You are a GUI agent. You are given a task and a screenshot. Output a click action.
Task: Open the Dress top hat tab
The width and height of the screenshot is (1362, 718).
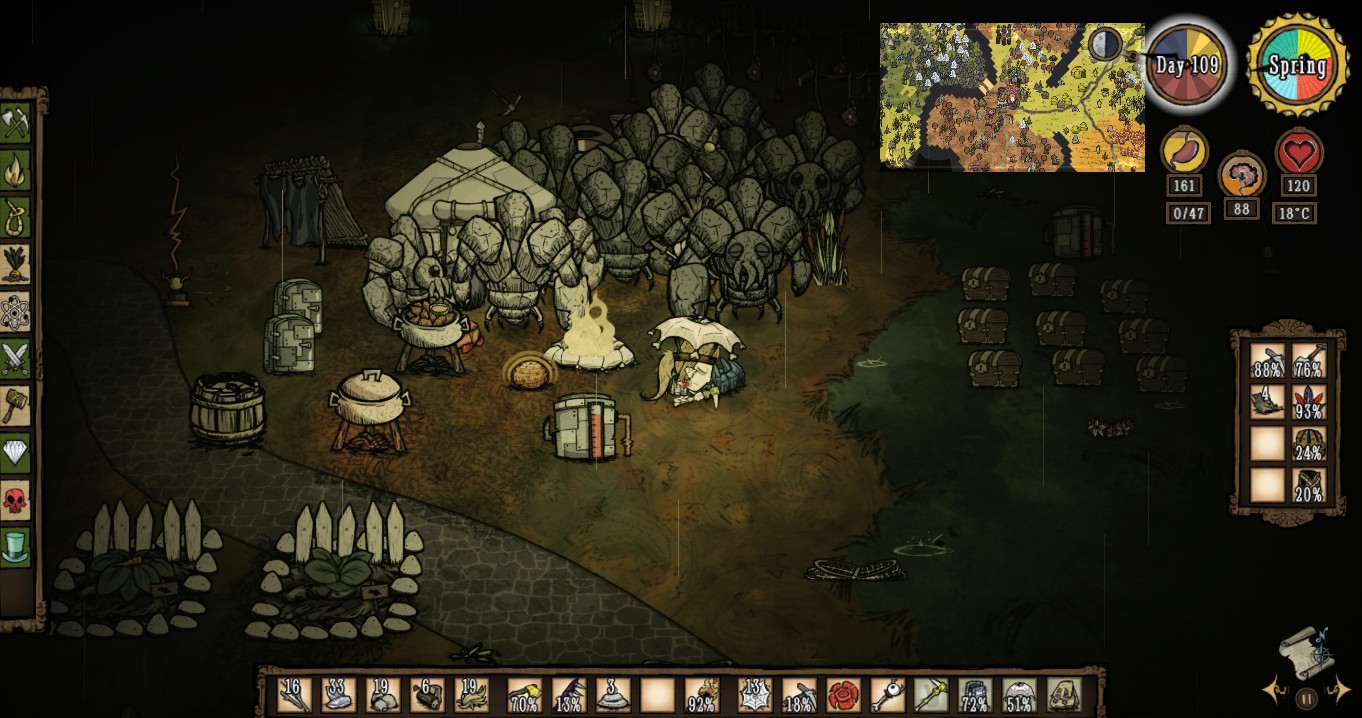(15, 546)
